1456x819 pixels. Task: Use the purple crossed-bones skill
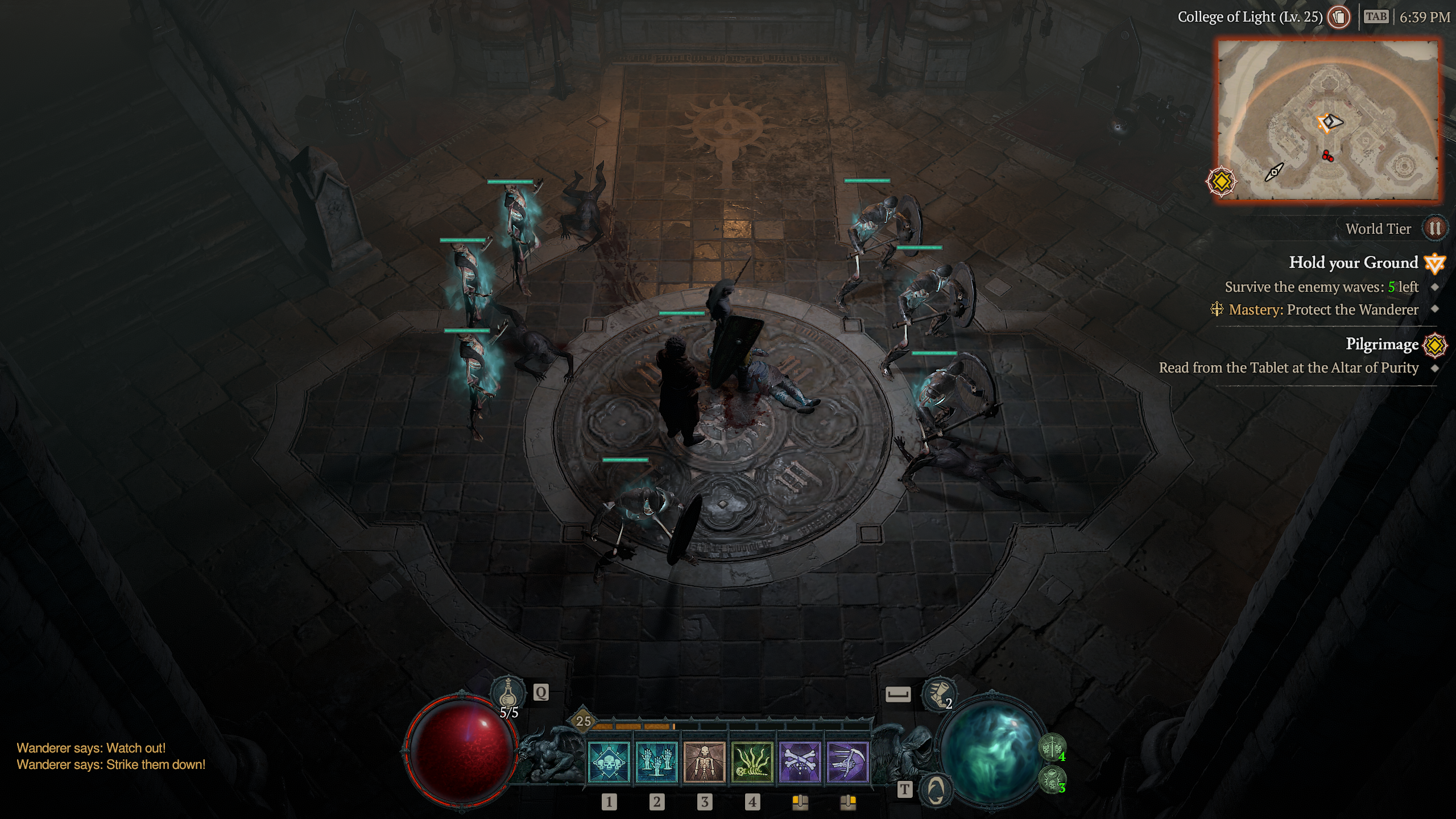[x=800, y=763]
